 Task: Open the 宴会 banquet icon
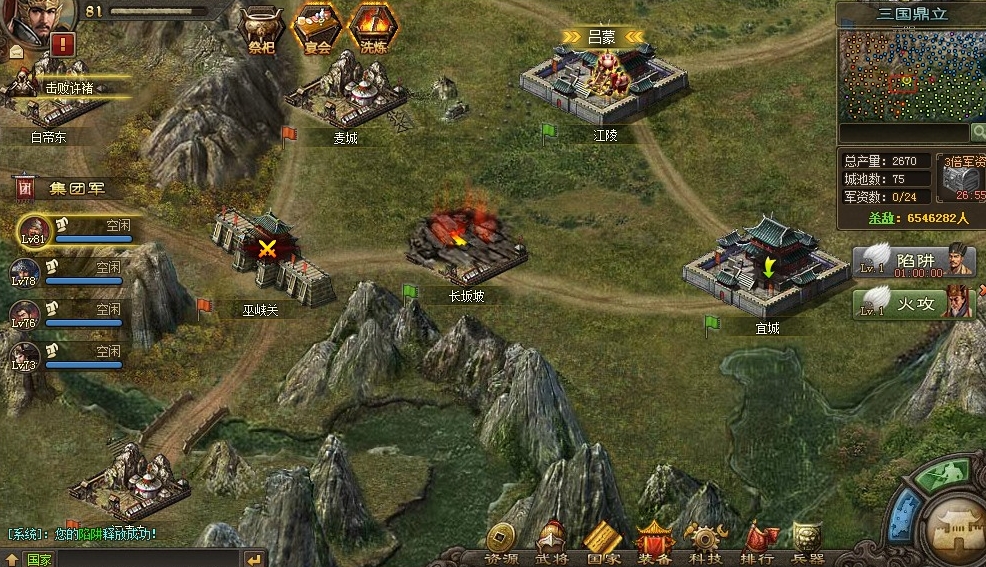coord(317,27)
